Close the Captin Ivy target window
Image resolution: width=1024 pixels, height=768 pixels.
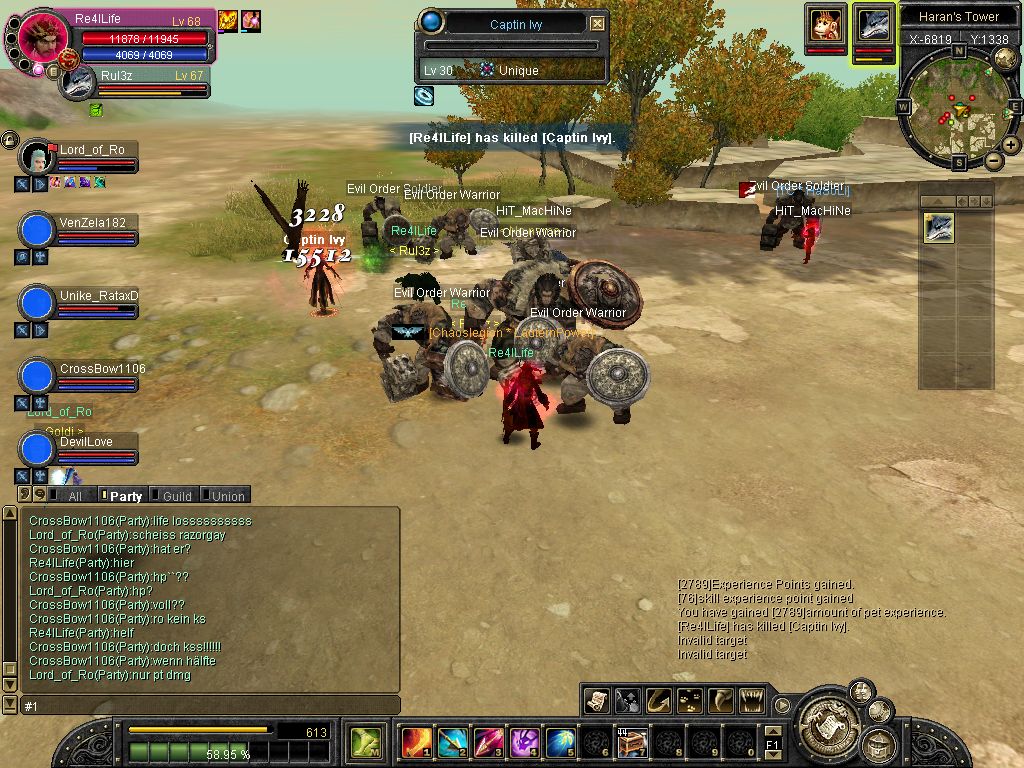597,24
